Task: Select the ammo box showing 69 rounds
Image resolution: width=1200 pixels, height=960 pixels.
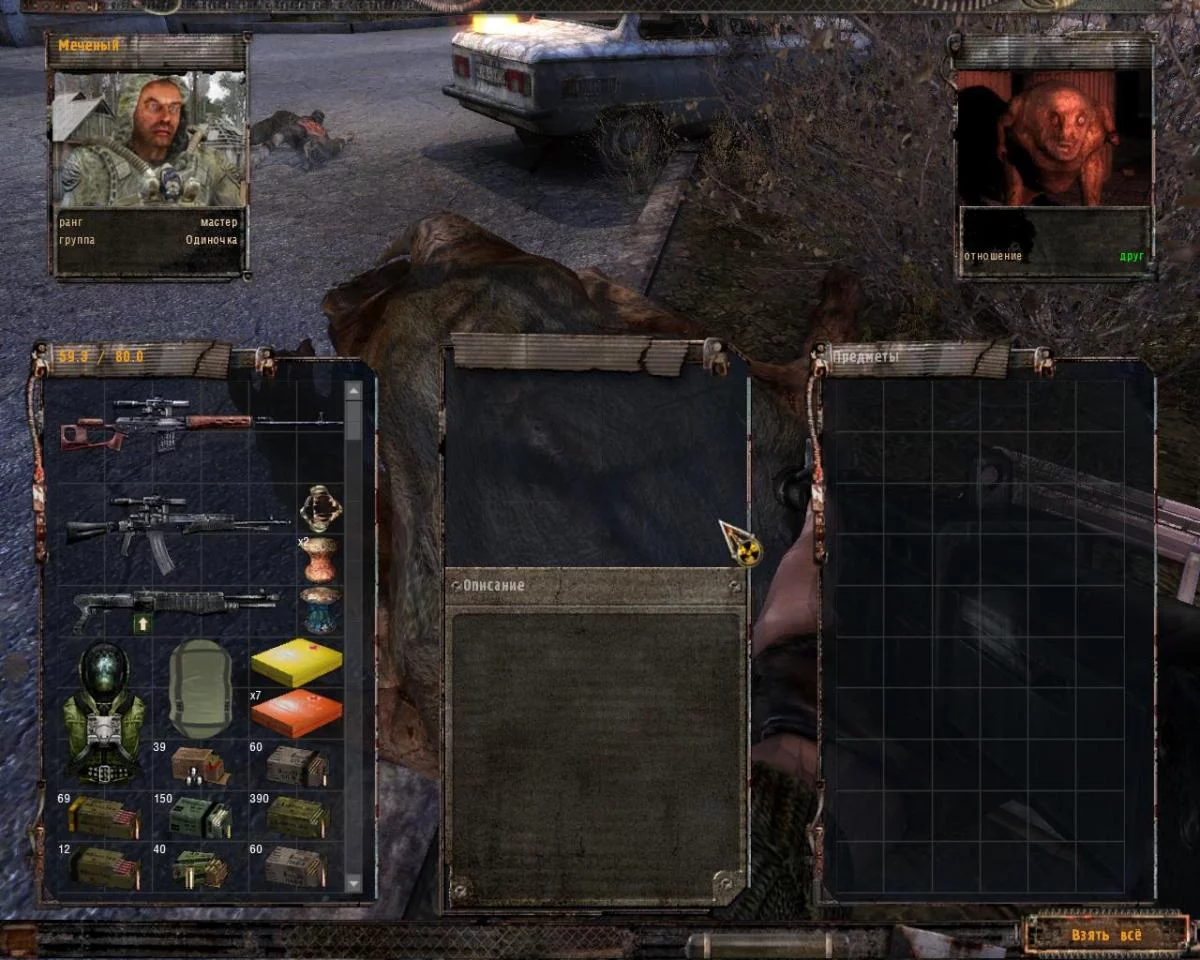Action: [x=103, y=816]
